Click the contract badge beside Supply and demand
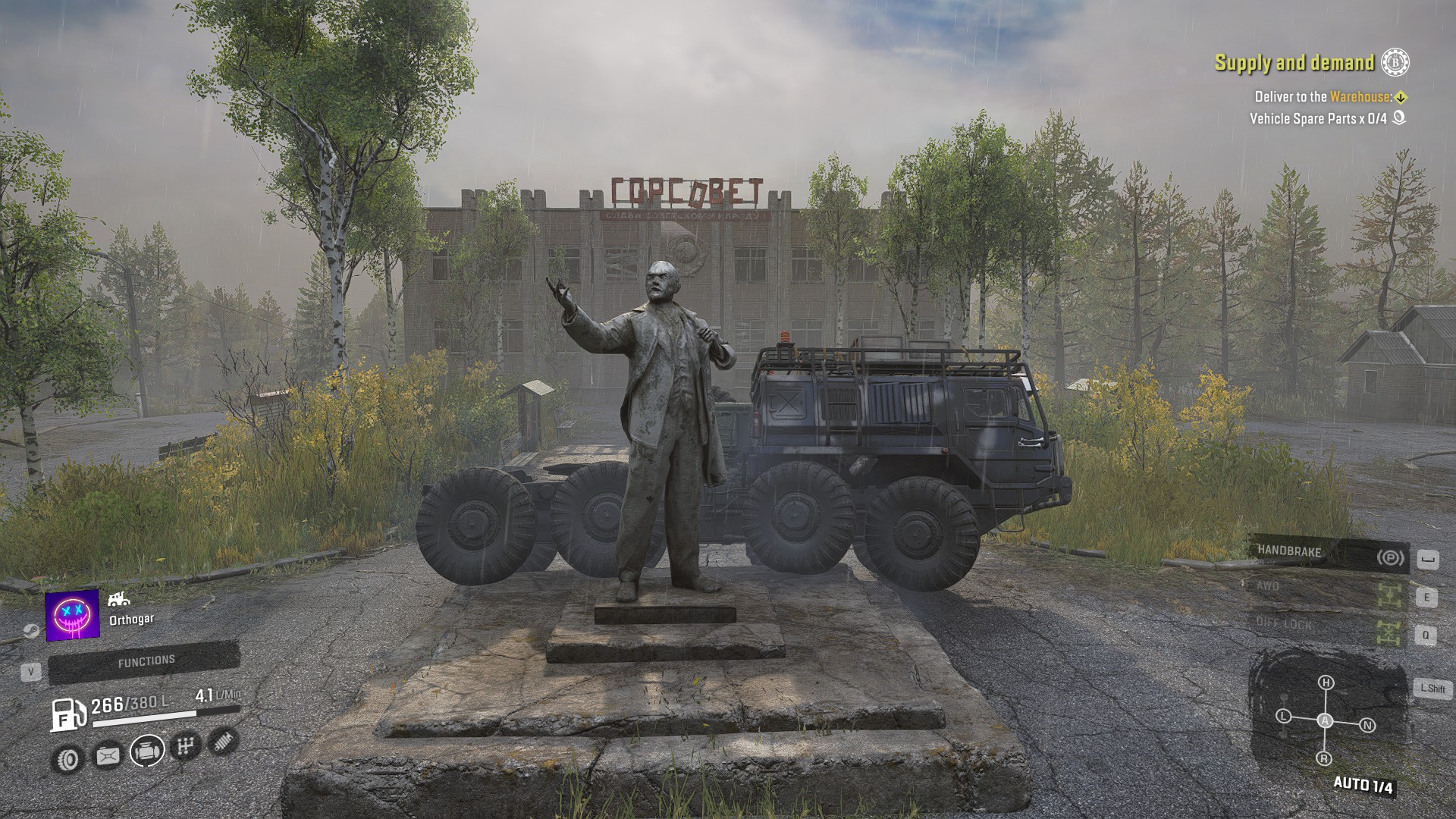1456x819 pixels. 1395,63
